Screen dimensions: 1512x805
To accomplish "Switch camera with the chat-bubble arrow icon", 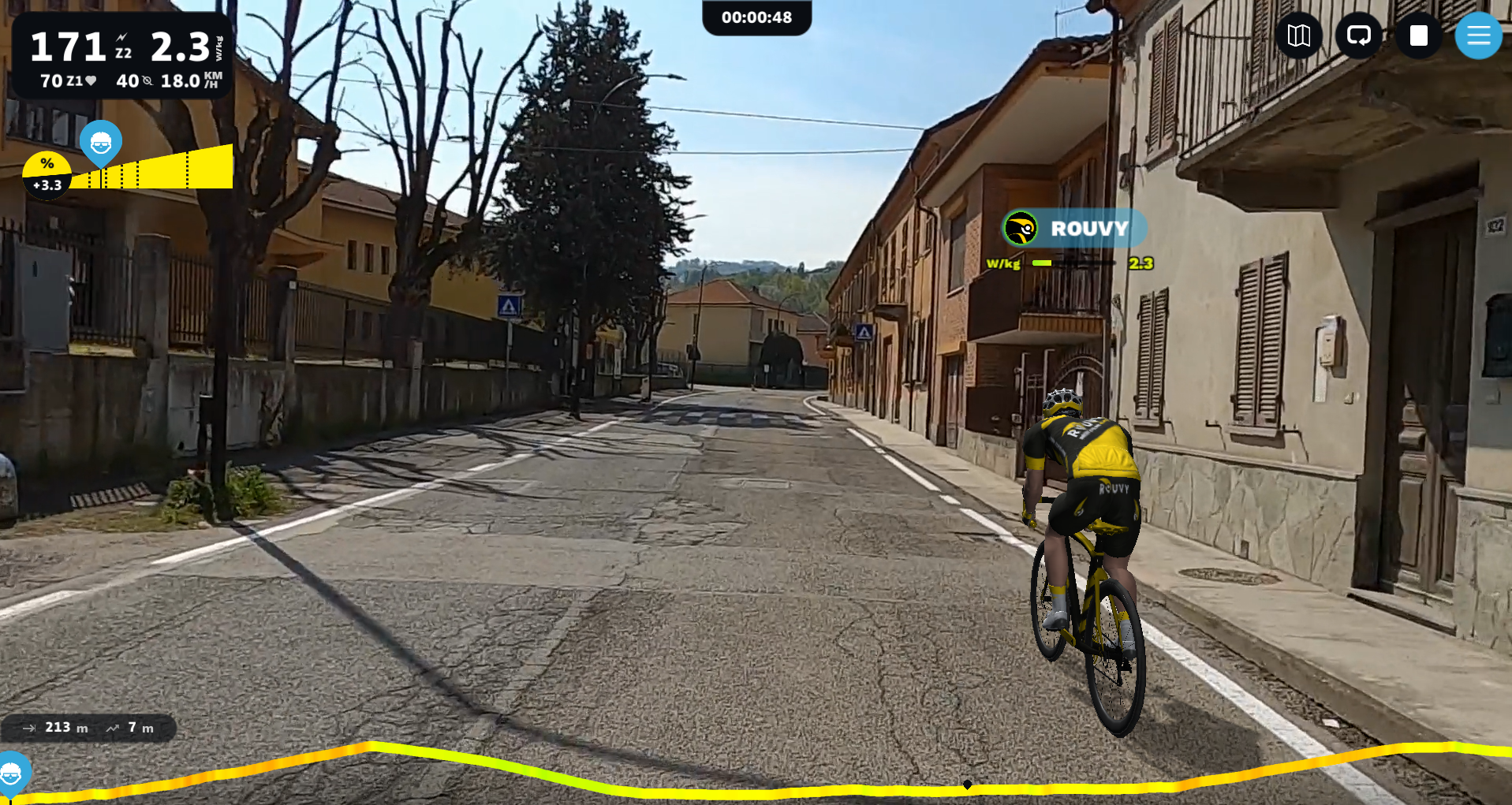I will 1358,35.
